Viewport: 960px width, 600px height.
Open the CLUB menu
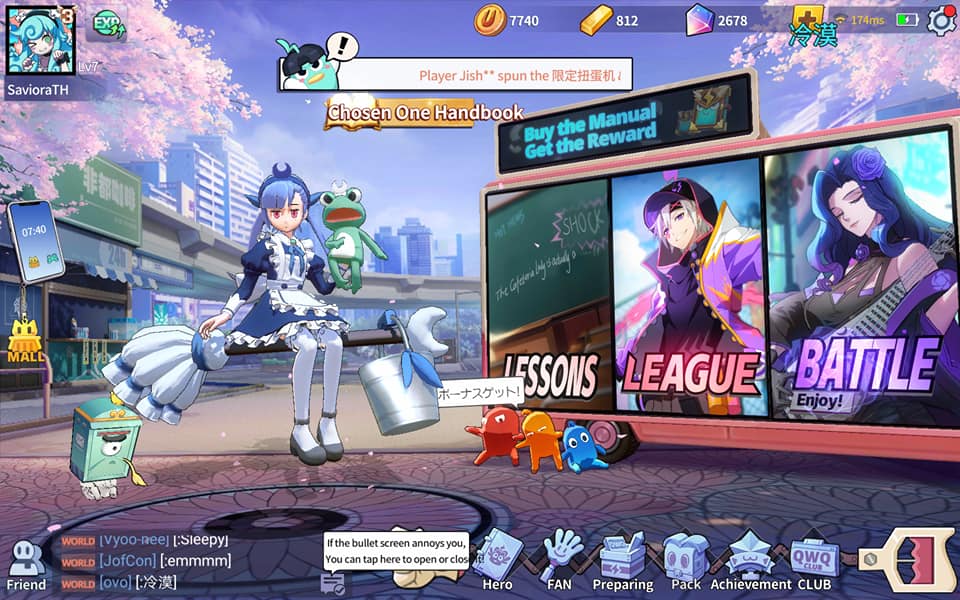(x=814, y=562)
